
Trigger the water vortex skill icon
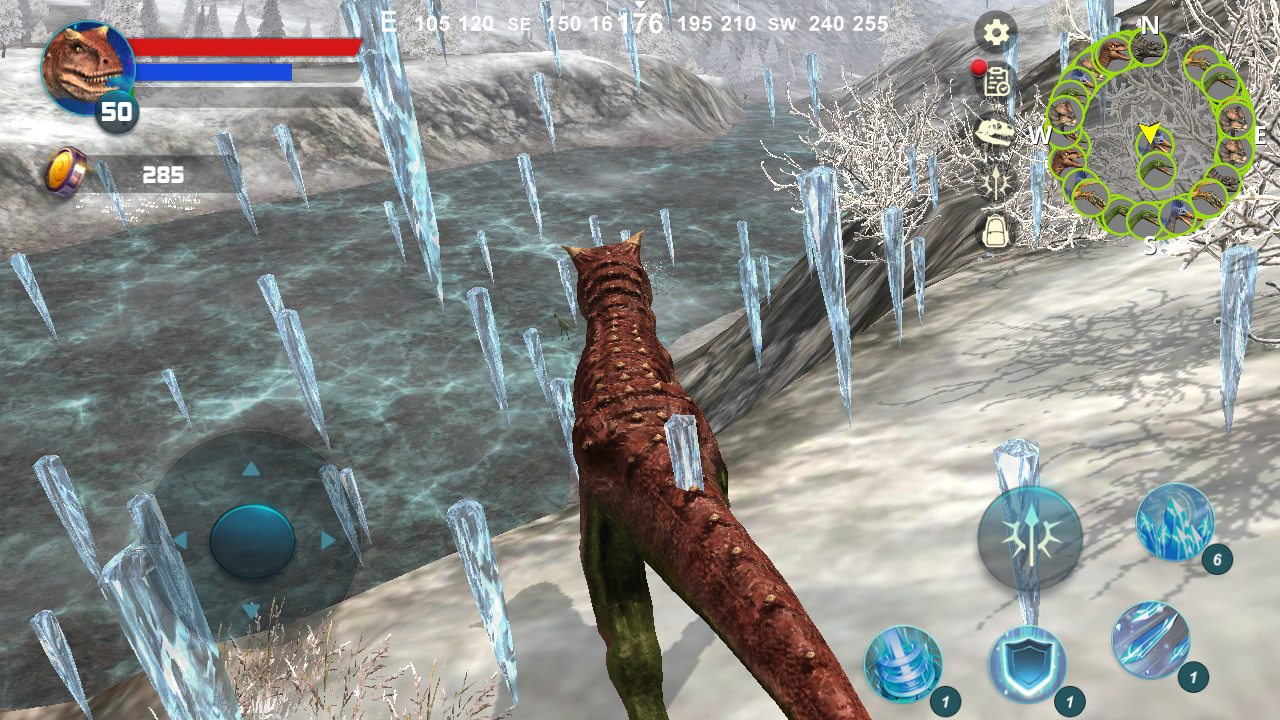click(x=903, y=663)
